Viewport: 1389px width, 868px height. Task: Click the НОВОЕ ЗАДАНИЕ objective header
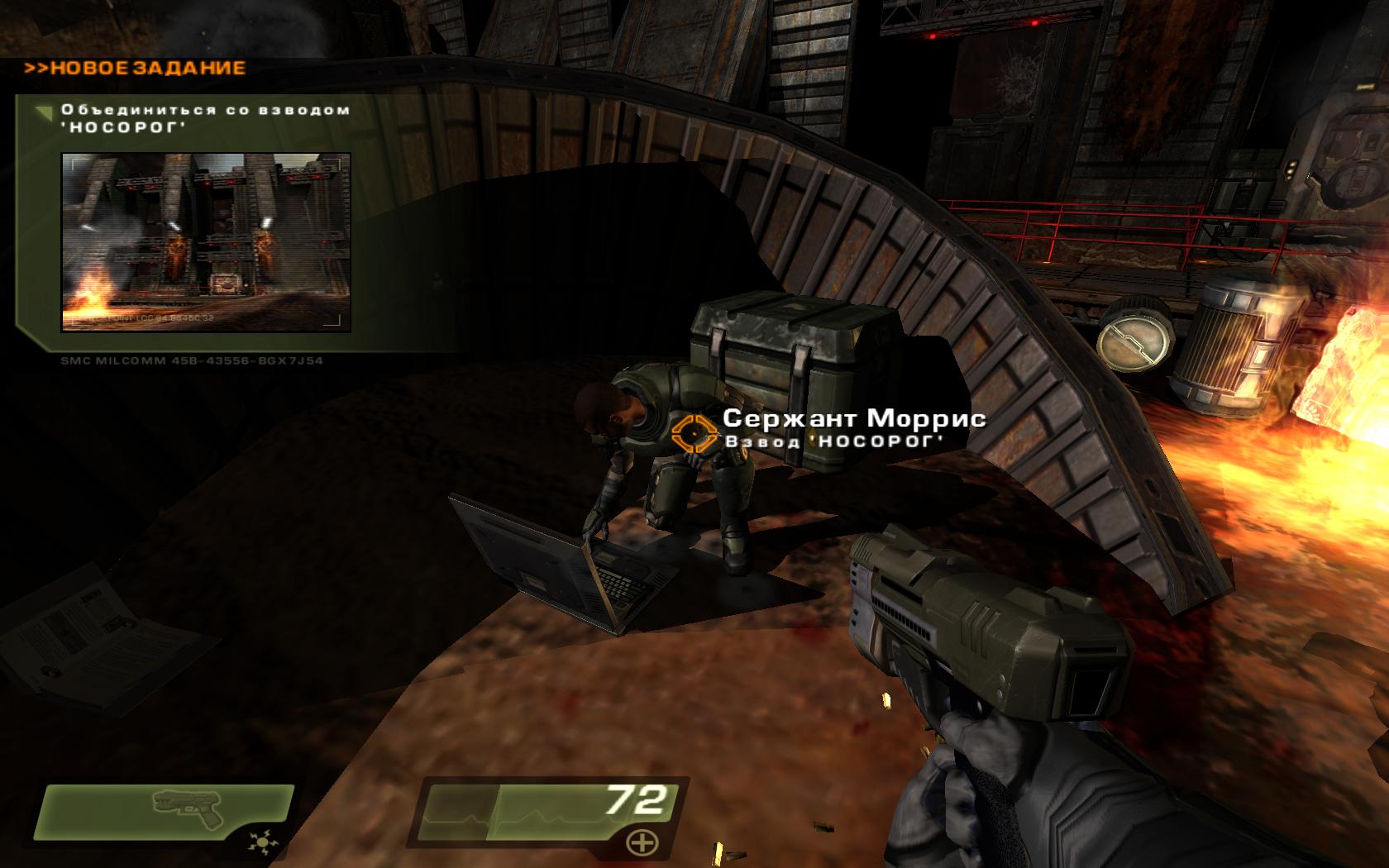[x=136, y=68]
